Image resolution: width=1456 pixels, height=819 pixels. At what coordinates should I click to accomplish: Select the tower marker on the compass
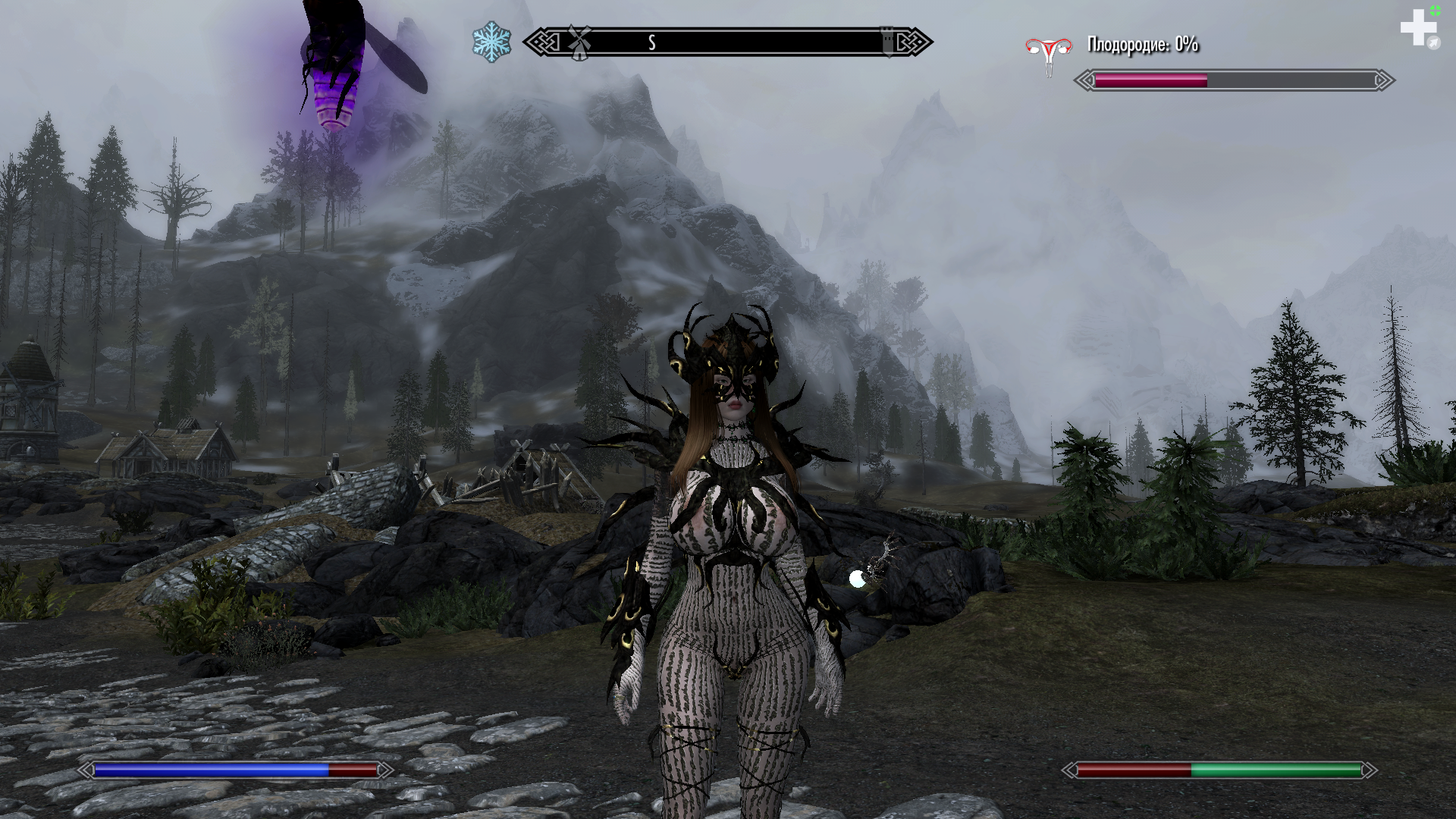point(888,41)
